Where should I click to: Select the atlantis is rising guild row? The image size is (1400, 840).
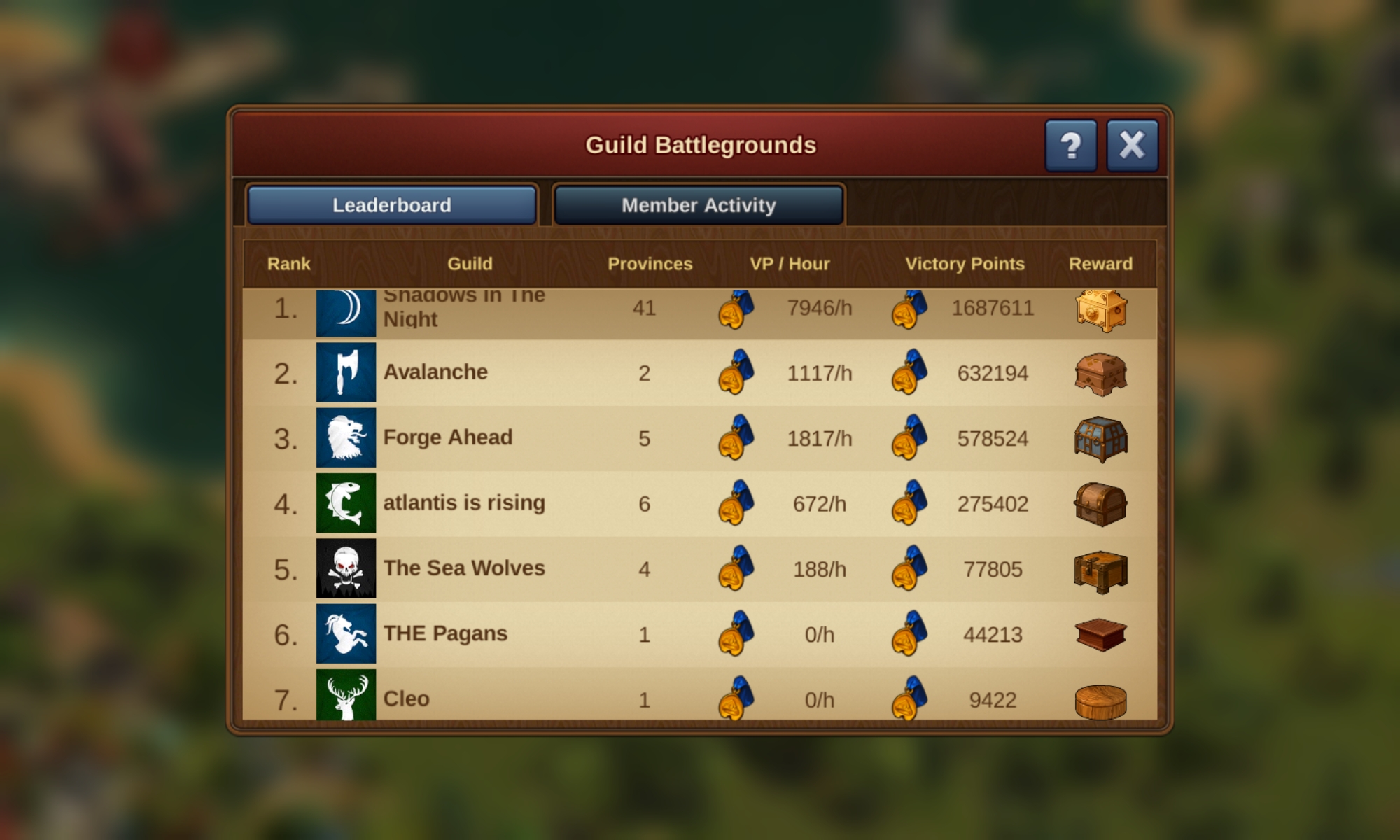point(464,503)
